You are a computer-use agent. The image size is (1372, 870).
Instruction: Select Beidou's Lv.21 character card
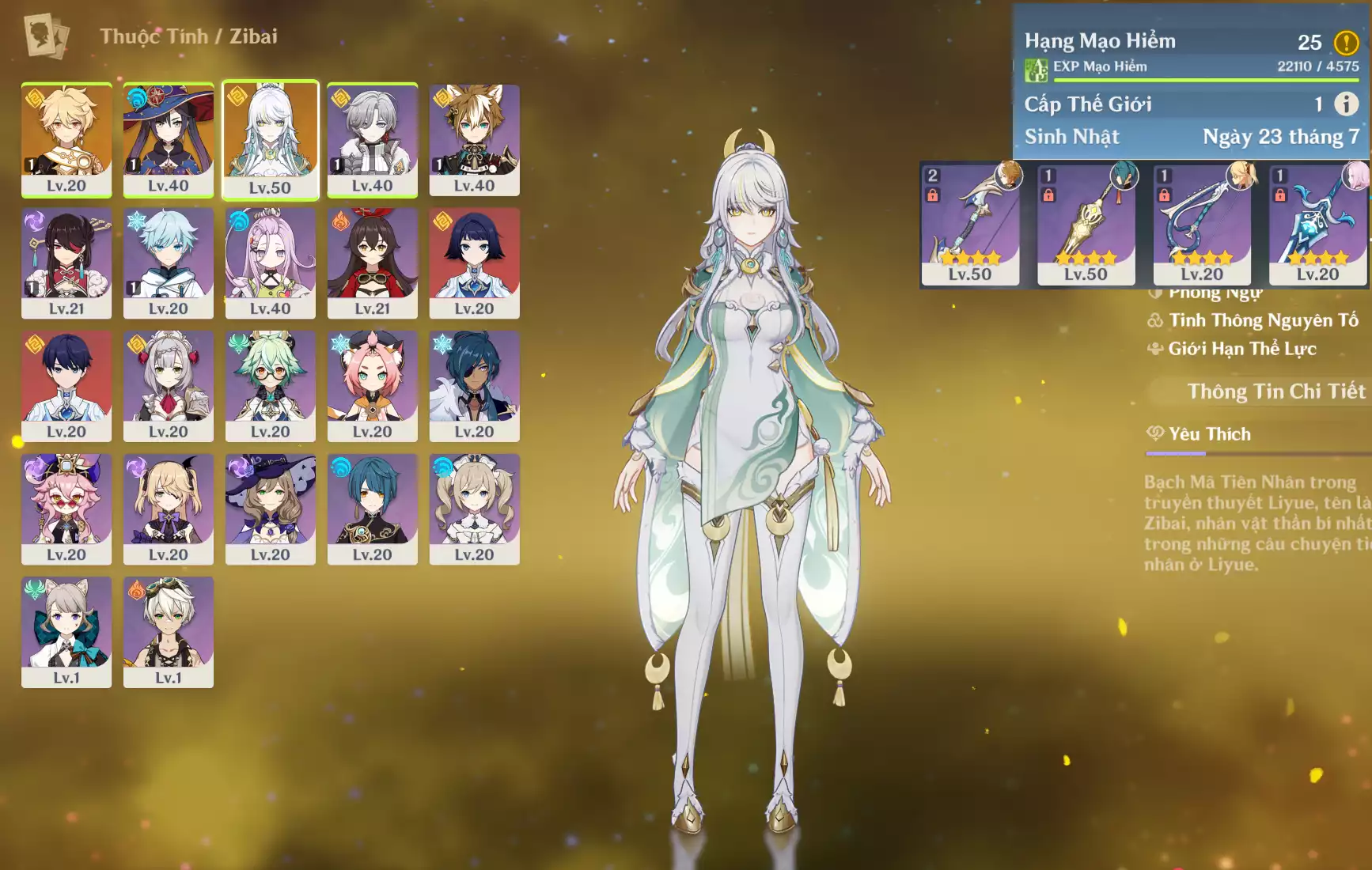coord(66,263)
